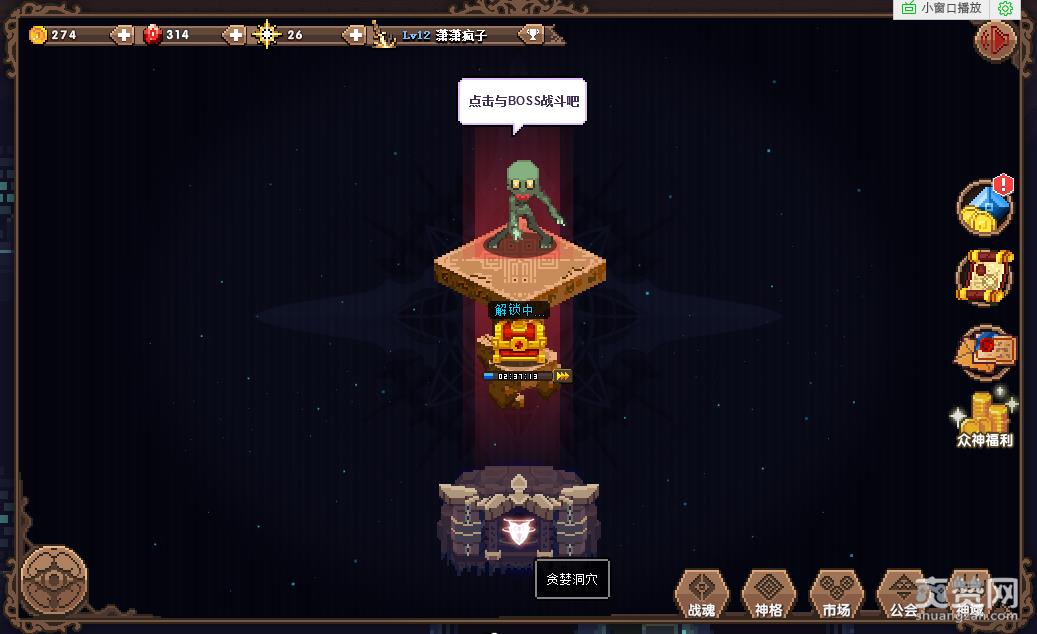1037x634 pixels.
Task: Open the unlocking treasure chest
Action: click(x=516, y=343)
